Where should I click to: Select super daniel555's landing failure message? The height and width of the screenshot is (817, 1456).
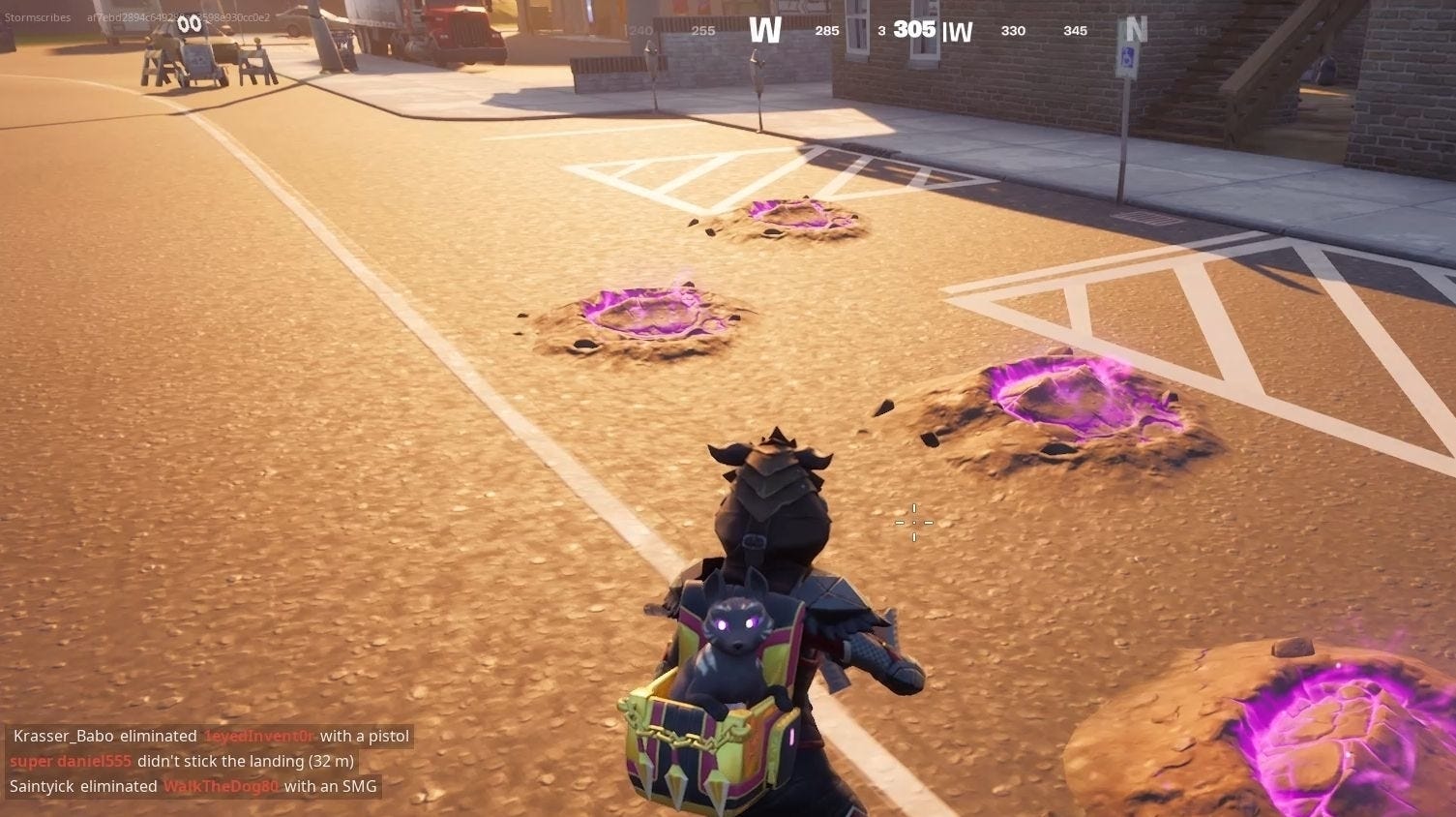[180, 761]
